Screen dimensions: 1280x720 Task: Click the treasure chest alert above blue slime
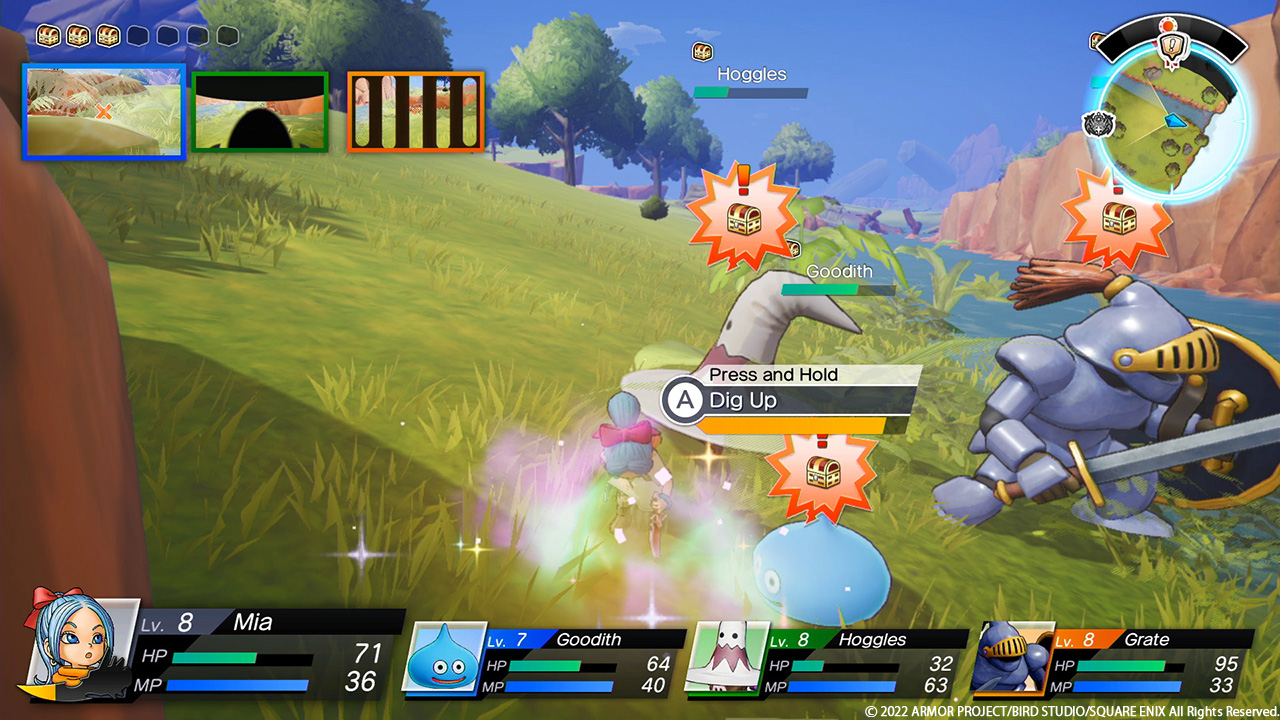coord(819,474)
